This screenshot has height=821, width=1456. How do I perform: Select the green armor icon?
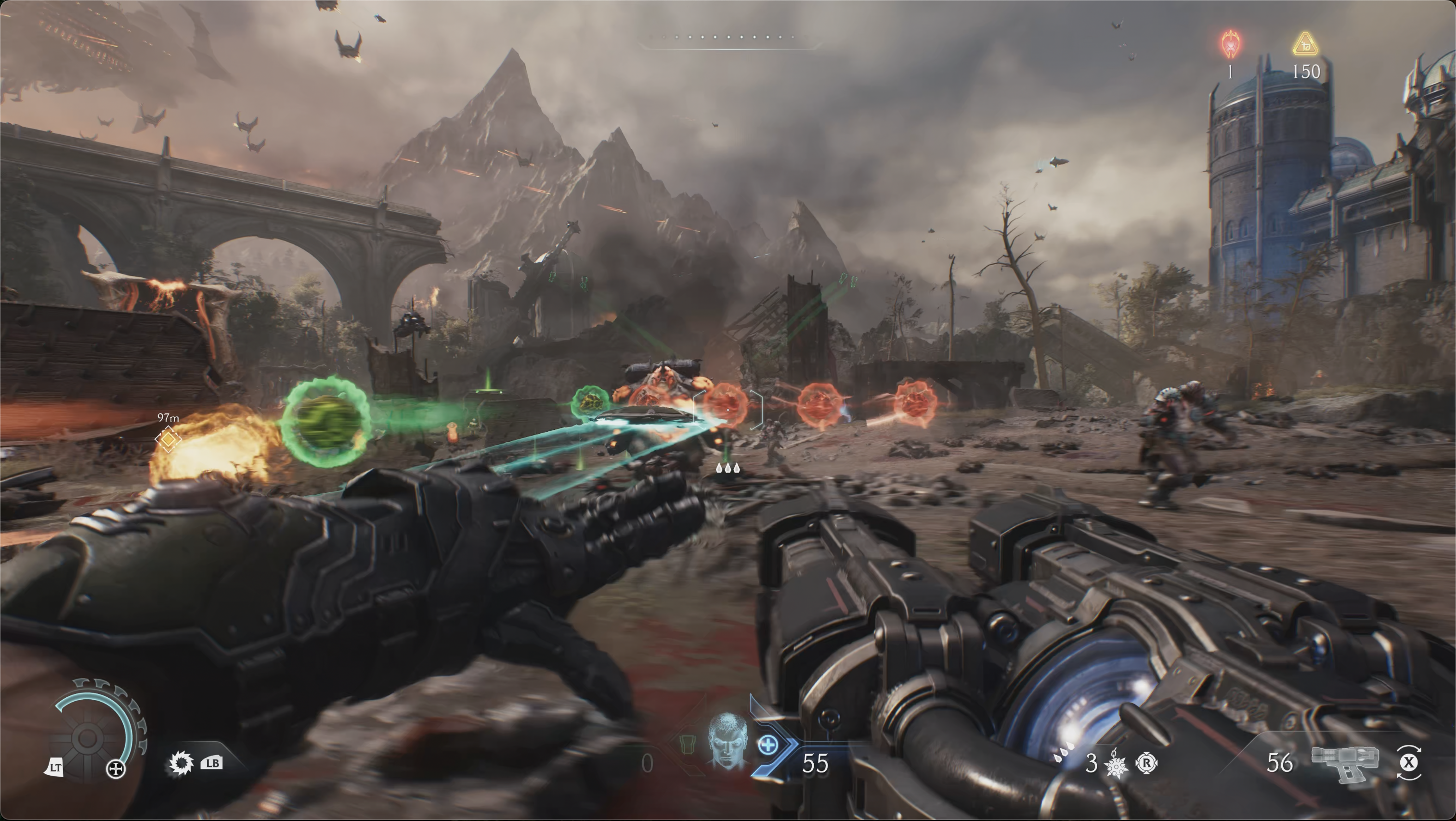(686, 744)
